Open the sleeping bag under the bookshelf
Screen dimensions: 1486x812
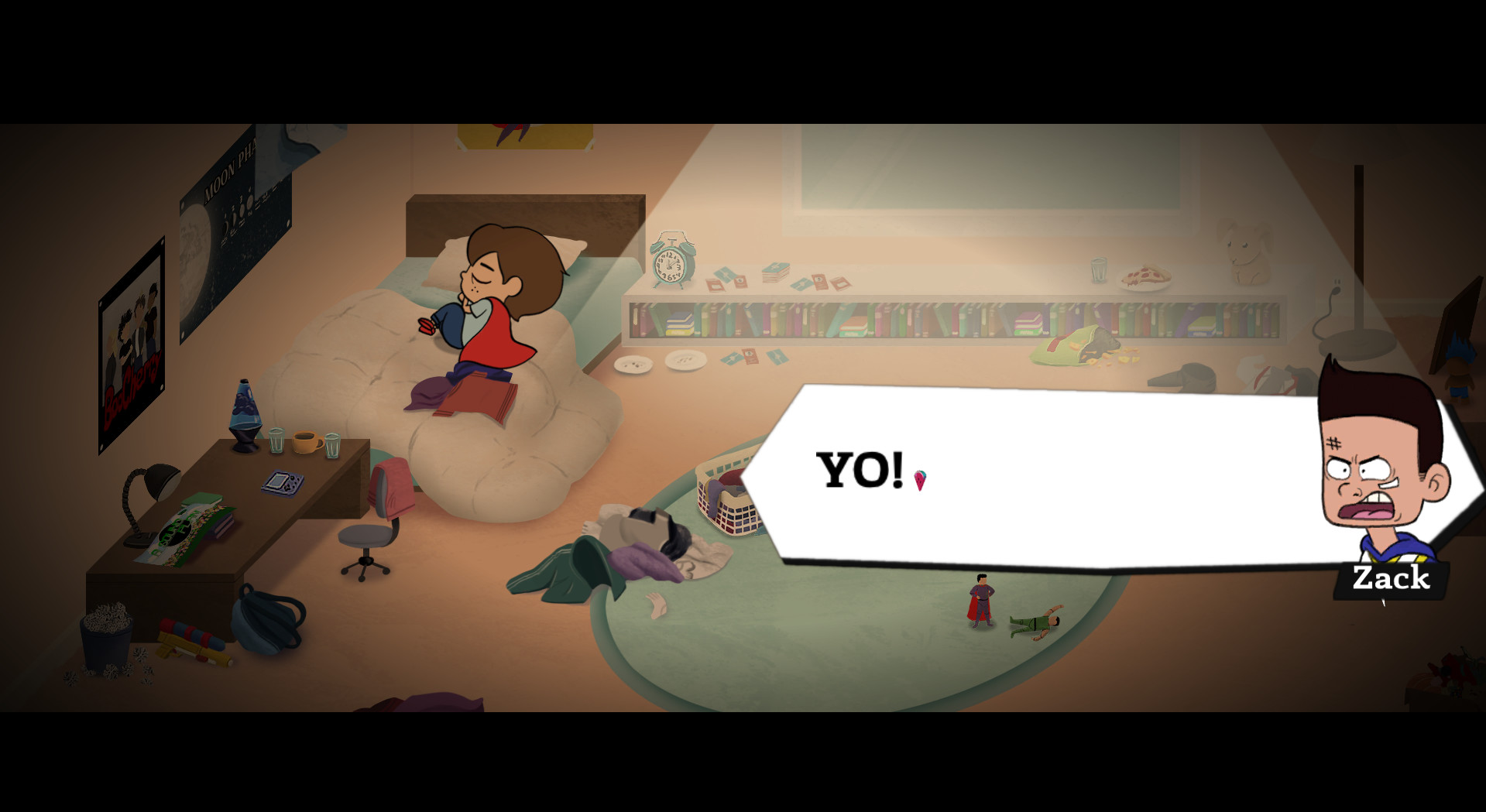[x=1076, y=348]
